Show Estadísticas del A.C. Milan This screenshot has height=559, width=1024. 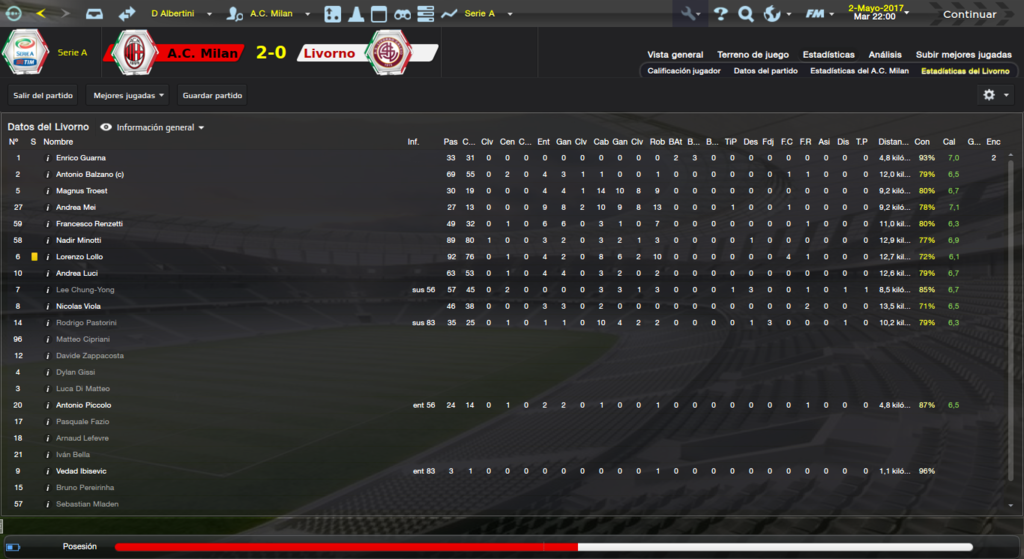tap(859, 71)
